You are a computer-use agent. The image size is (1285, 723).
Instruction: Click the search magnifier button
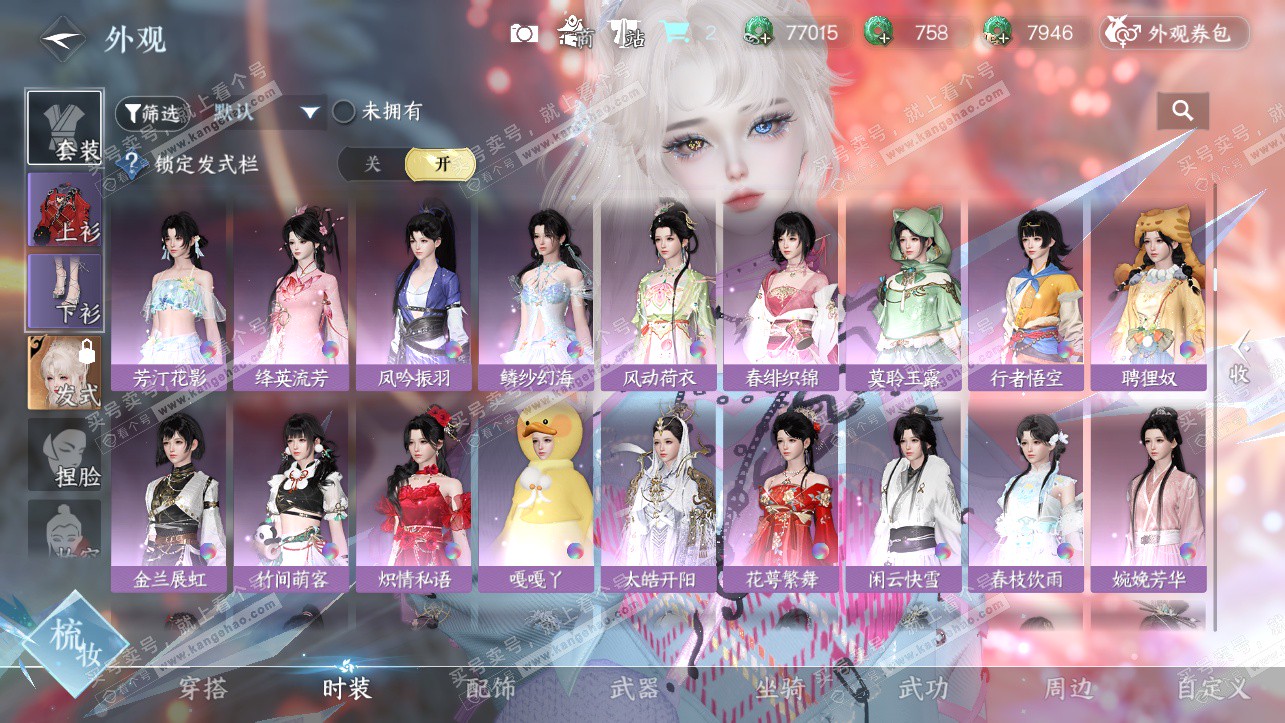pos(1183,111)
